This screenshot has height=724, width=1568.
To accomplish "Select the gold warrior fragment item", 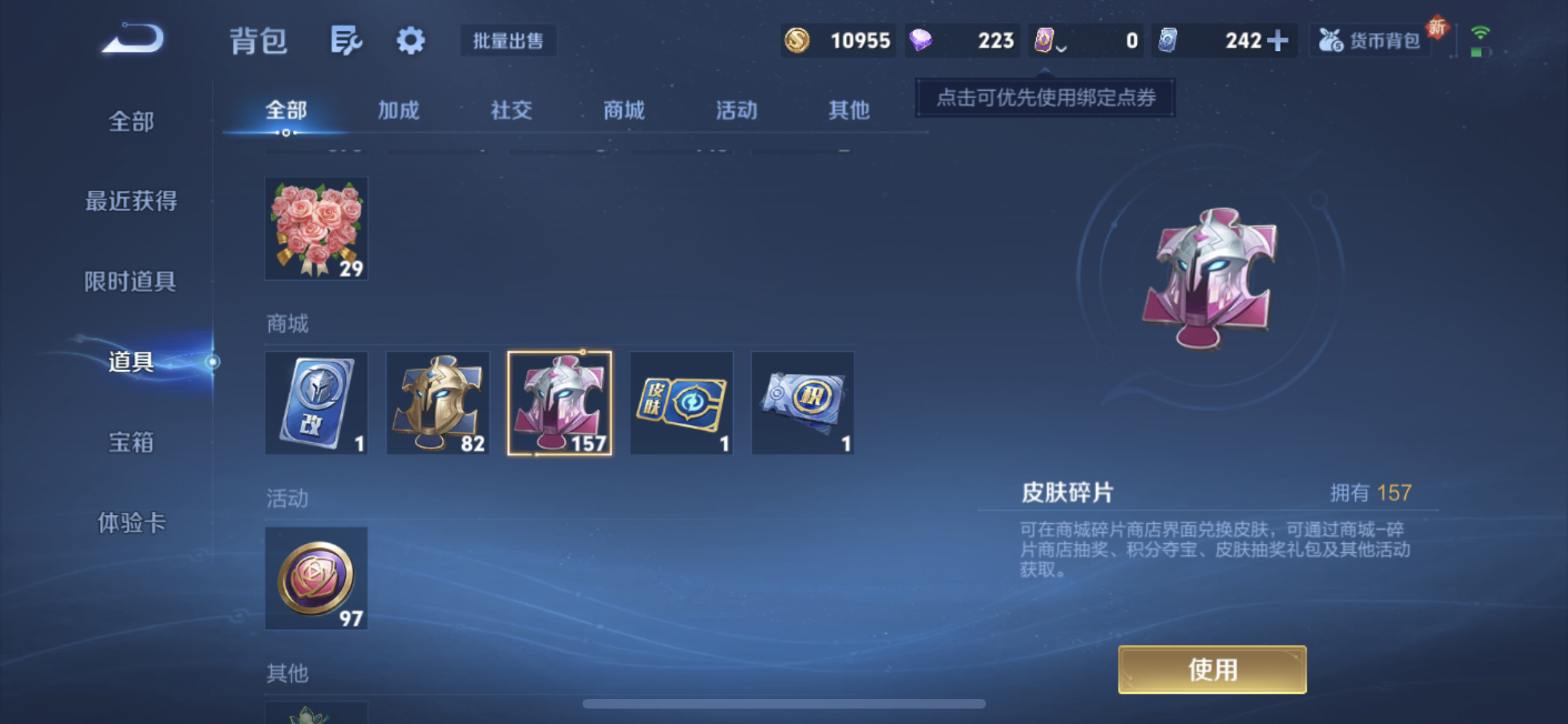I will [438, 403].
